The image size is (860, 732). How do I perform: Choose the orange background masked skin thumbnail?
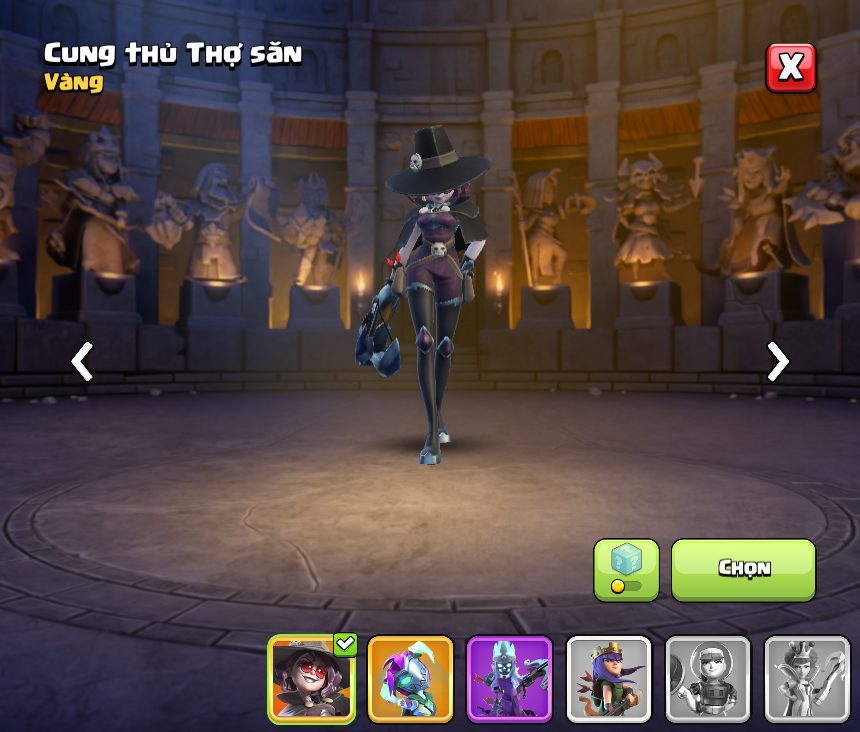[x=410, y=679]
